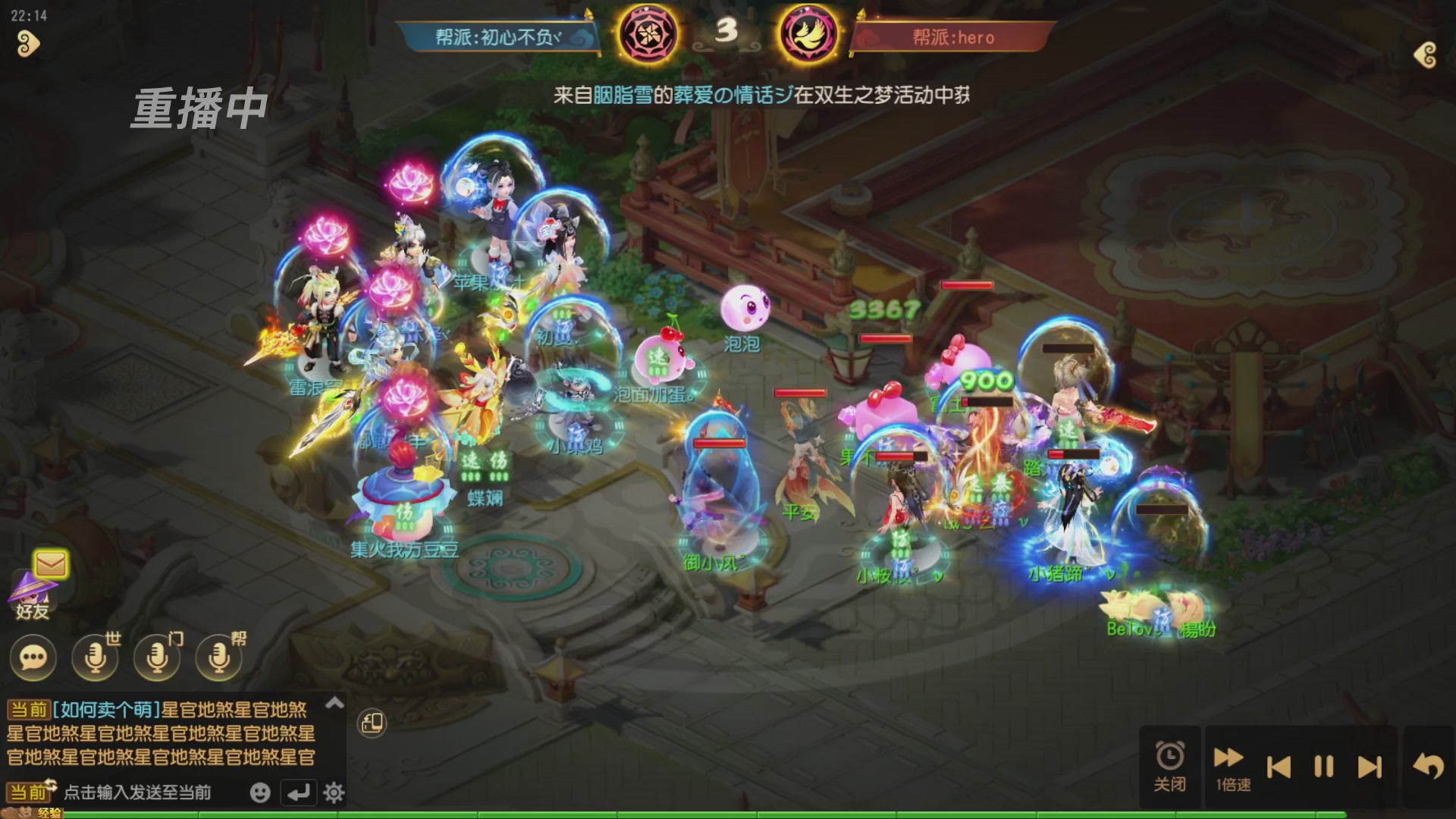
Task: Select the 门 sect voice chat microphone icon
Action: 155,657
